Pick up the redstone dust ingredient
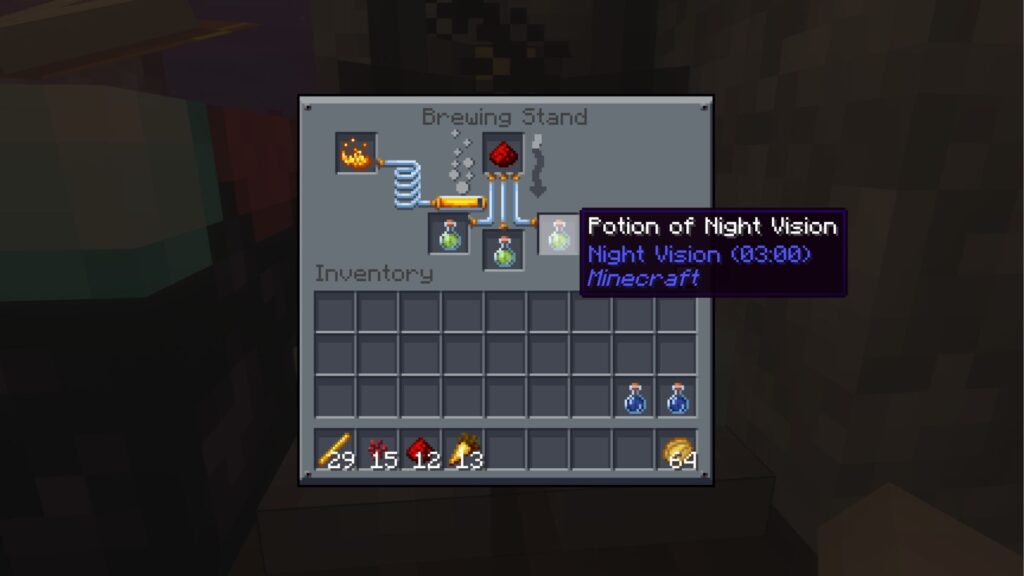This screenshot has height=576, width=1024. 504,153
